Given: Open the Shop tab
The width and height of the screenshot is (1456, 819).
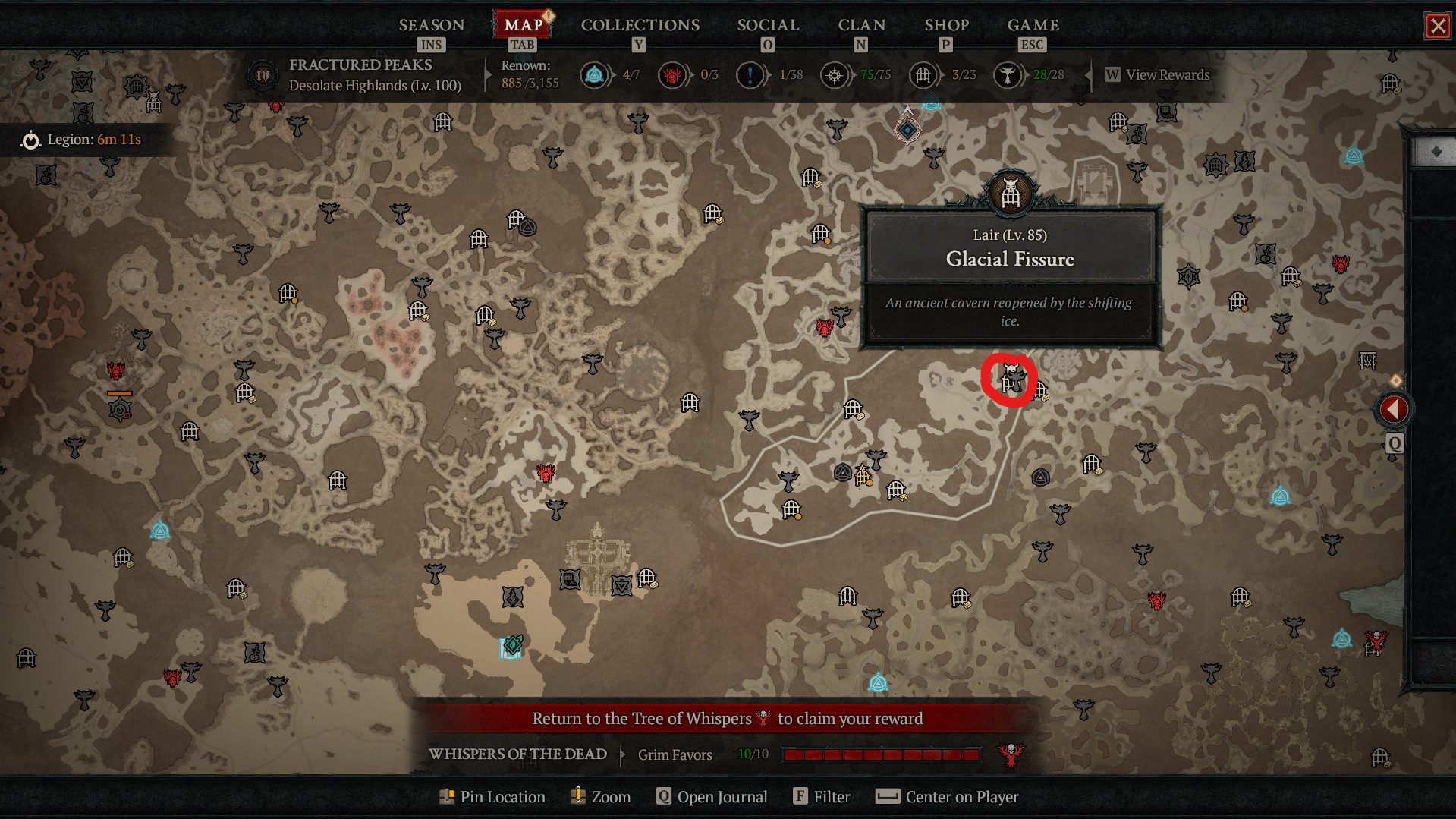Looking at the screenshot, I should [x=946, y=25].
